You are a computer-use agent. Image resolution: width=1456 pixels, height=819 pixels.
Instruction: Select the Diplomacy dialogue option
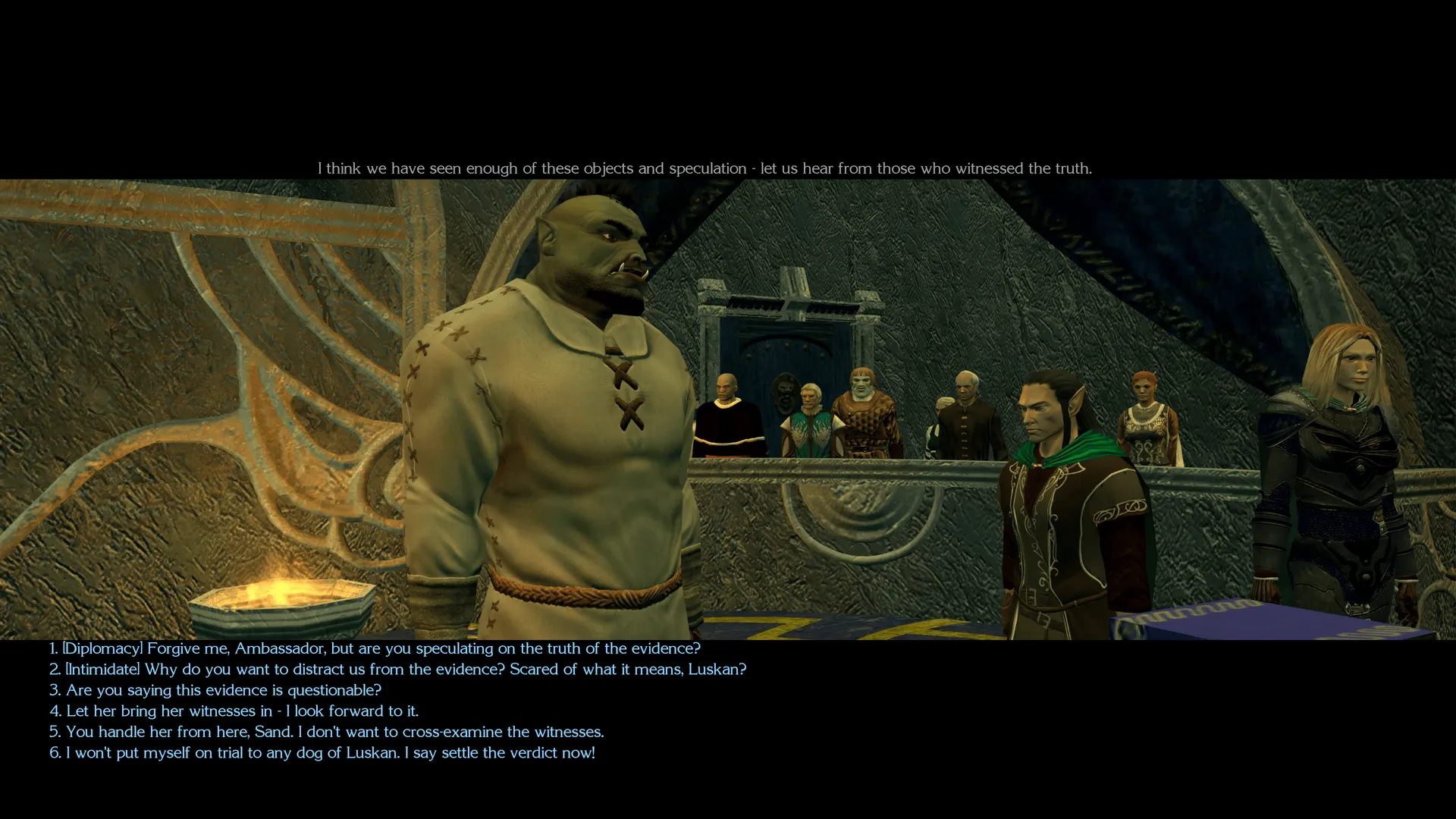[x=375, y=648]
